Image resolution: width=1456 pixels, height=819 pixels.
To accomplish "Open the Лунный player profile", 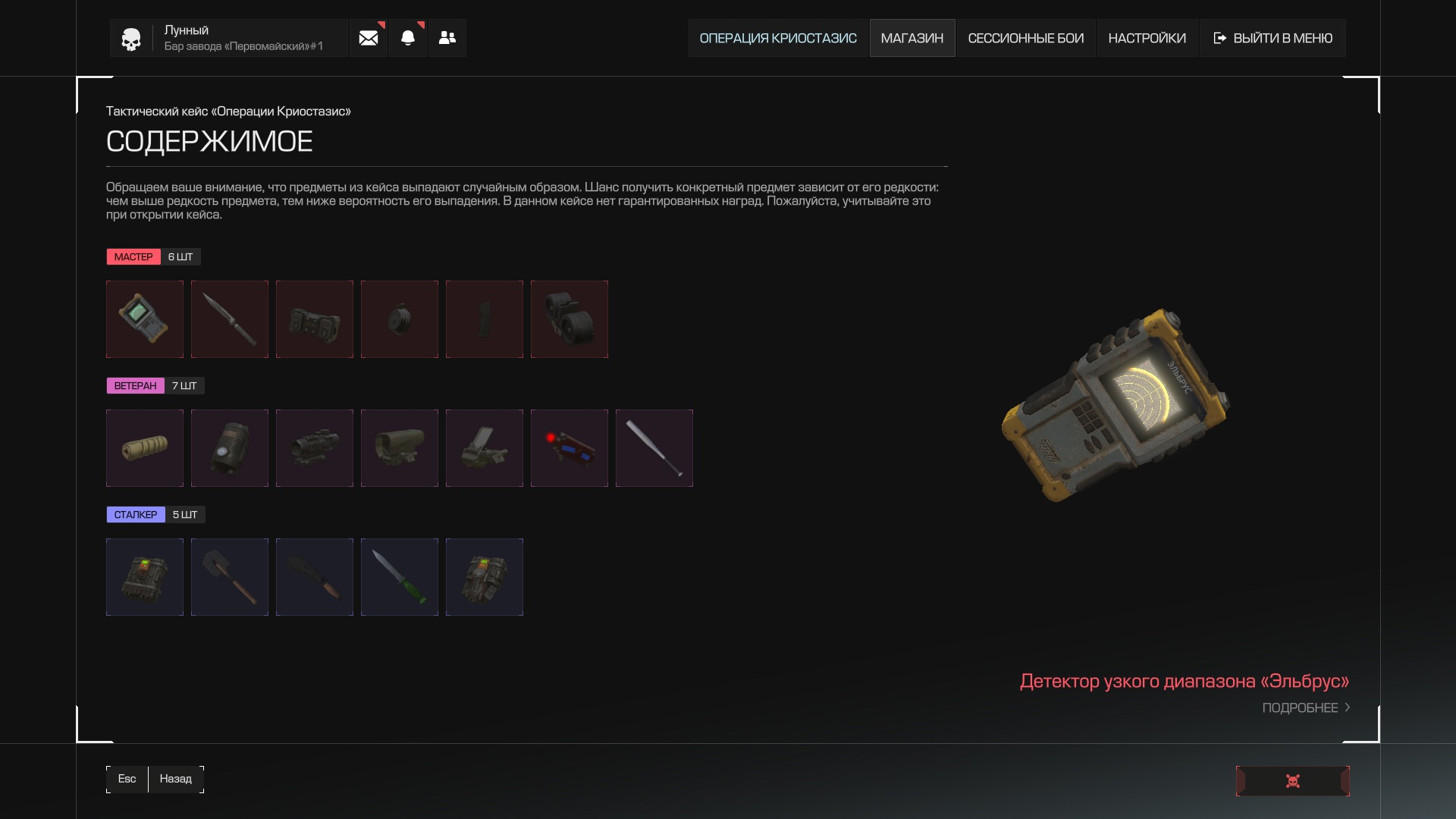I will point(227,38).
